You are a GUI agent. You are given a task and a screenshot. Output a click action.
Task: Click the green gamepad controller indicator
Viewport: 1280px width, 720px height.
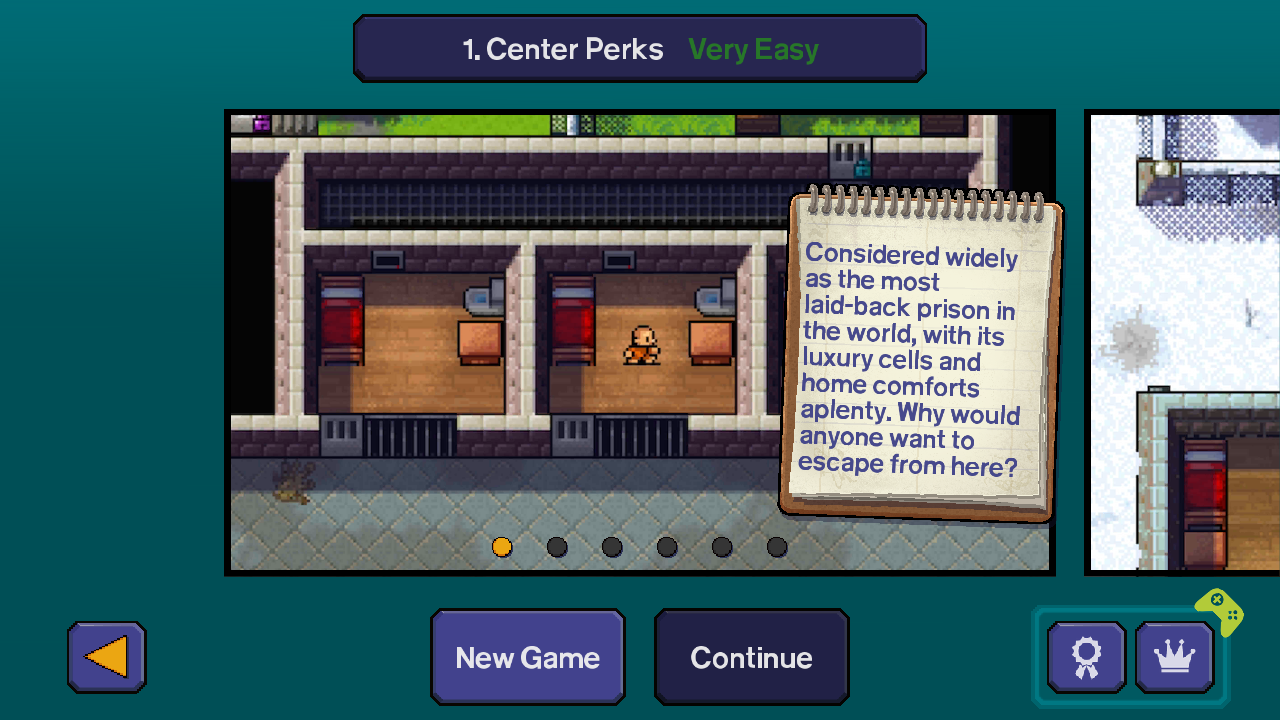point(1218,612)
